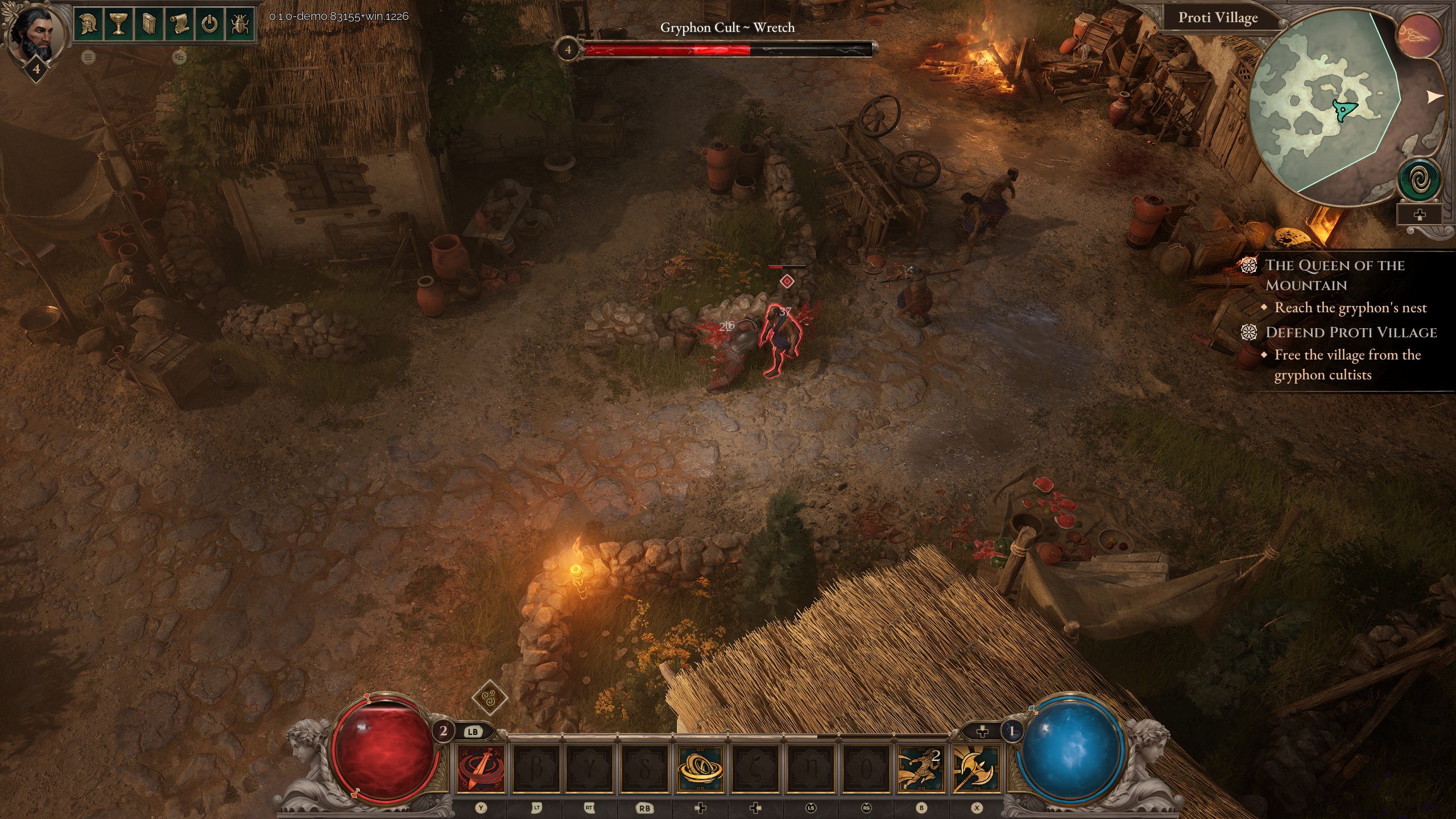Screen dimensions: 1456x819
Task: Click the green spiral button beside minimap
Action: [x=1419, y=181]
